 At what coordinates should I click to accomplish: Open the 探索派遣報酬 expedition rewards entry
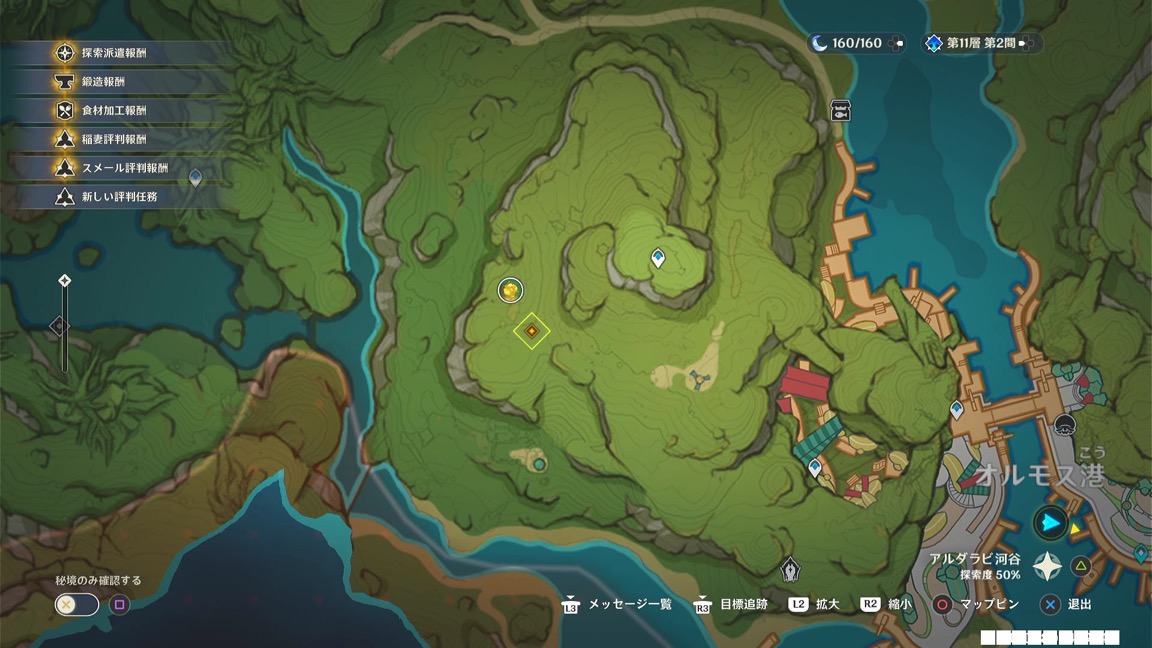coord(113,53)
